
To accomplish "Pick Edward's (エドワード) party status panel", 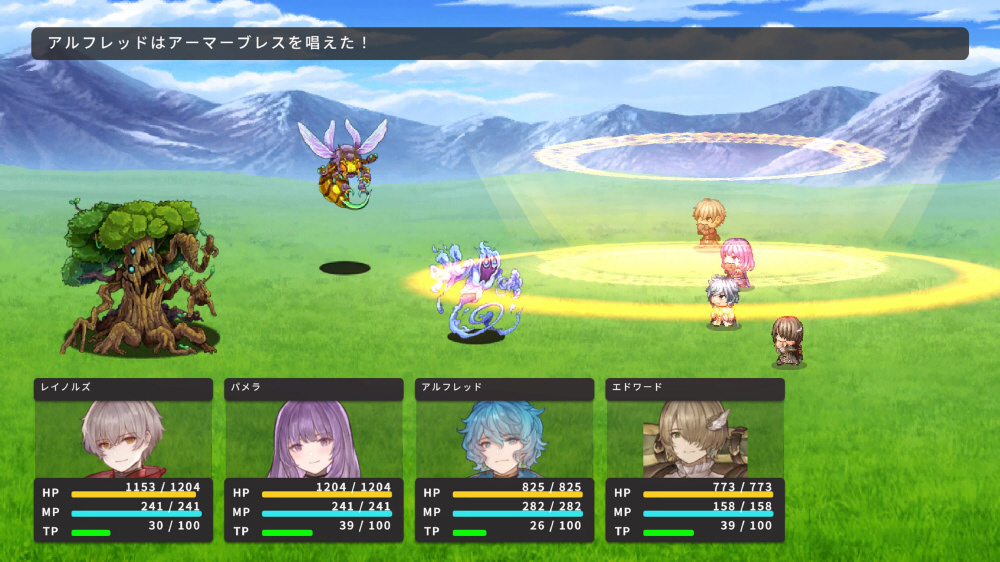I will pos(695,460).
